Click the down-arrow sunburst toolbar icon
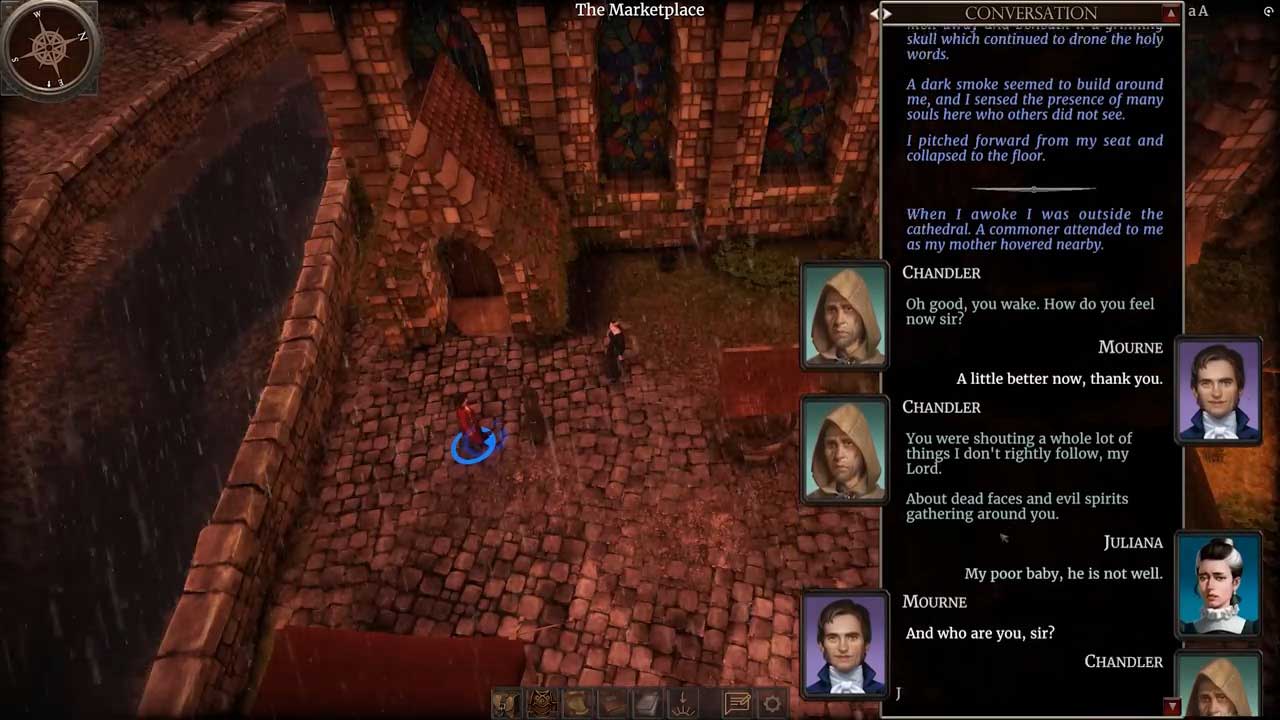The height and width of the screenshot is (720, 1280). [x=685, y=703]
